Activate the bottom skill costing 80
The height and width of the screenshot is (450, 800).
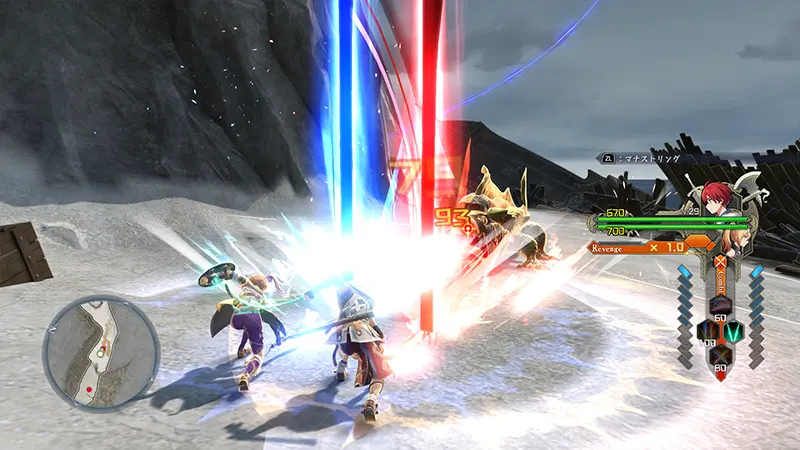coord(719,357)
